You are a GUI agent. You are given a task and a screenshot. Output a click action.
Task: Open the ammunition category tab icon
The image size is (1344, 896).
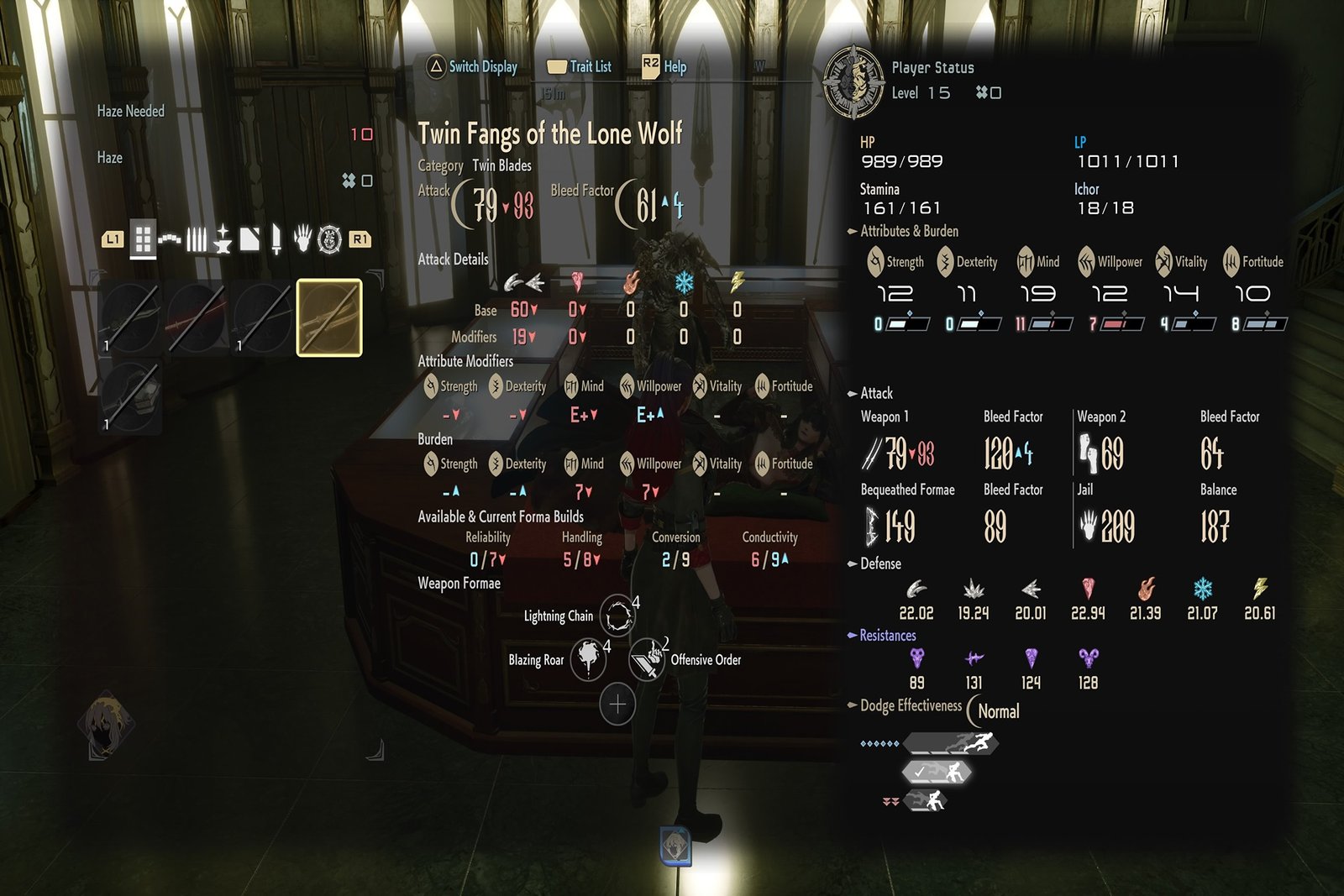click(197, 238)
